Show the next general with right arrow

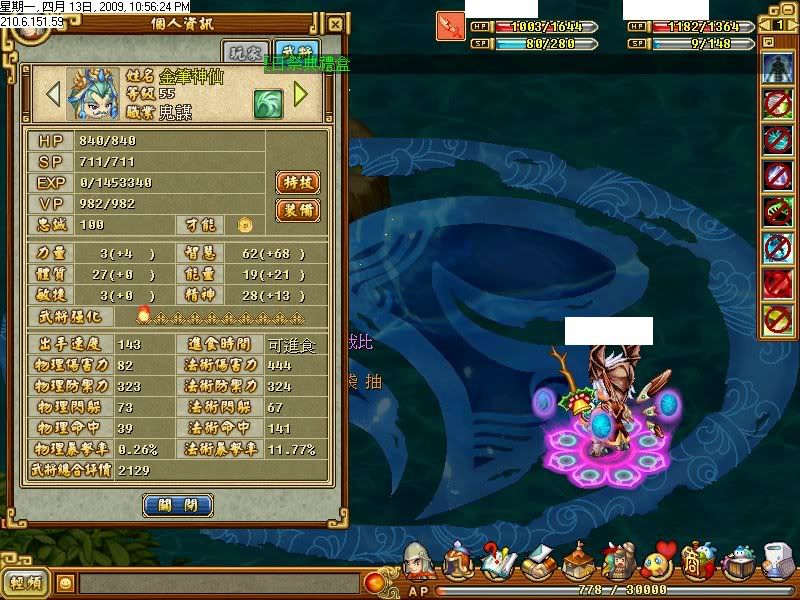pyautogui.click(x=300, y=94)
